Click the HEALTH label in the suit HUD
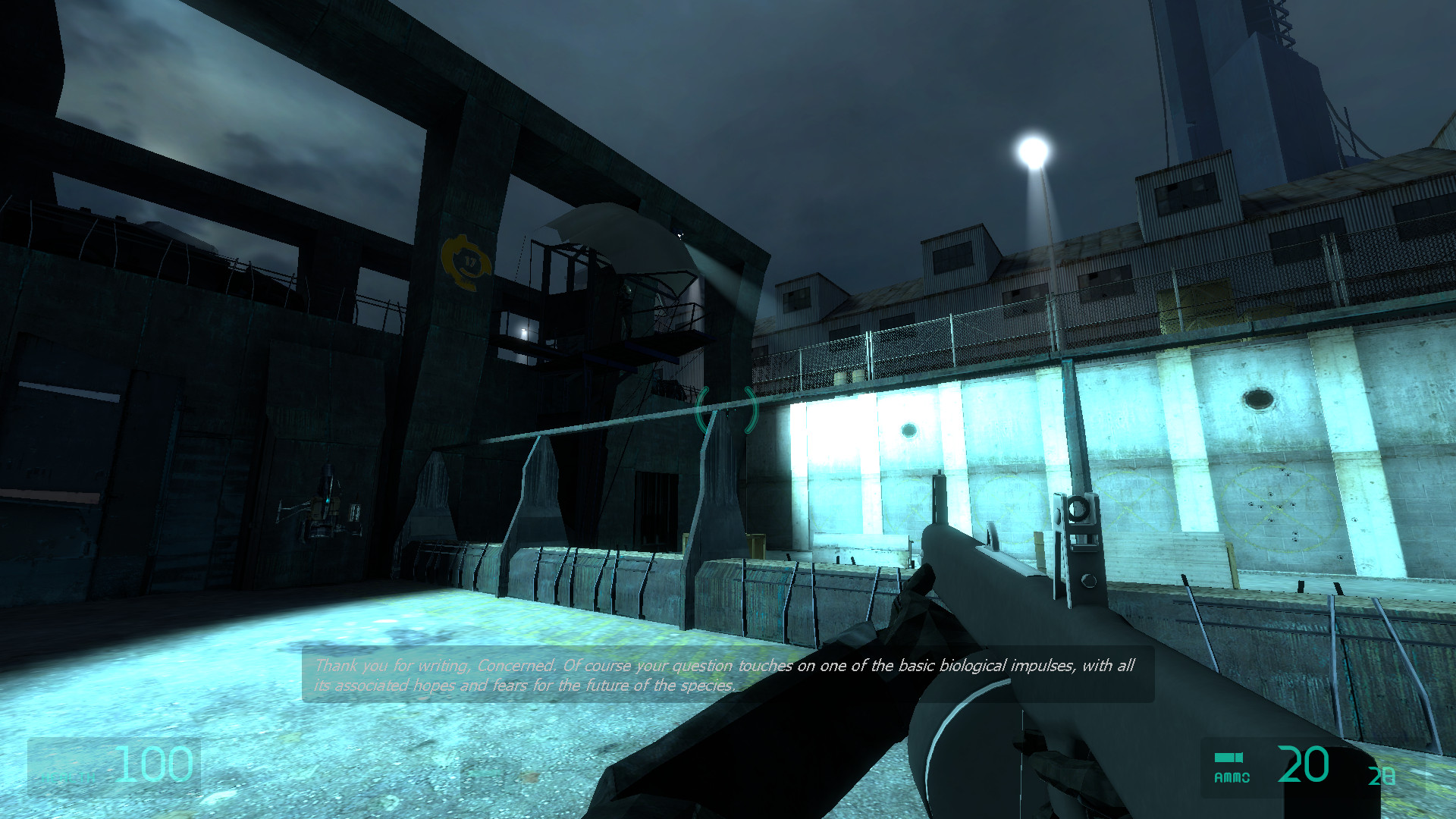1456x819 pixels. point(68,777)
